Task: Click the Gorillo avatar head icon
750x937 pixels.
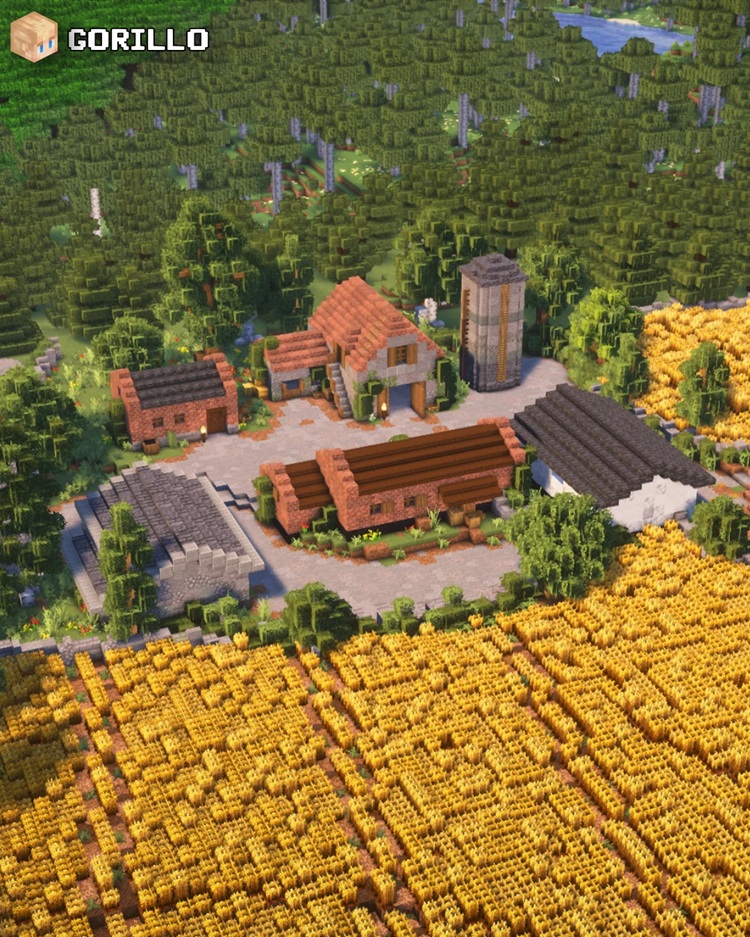Action: pos(34,38)
